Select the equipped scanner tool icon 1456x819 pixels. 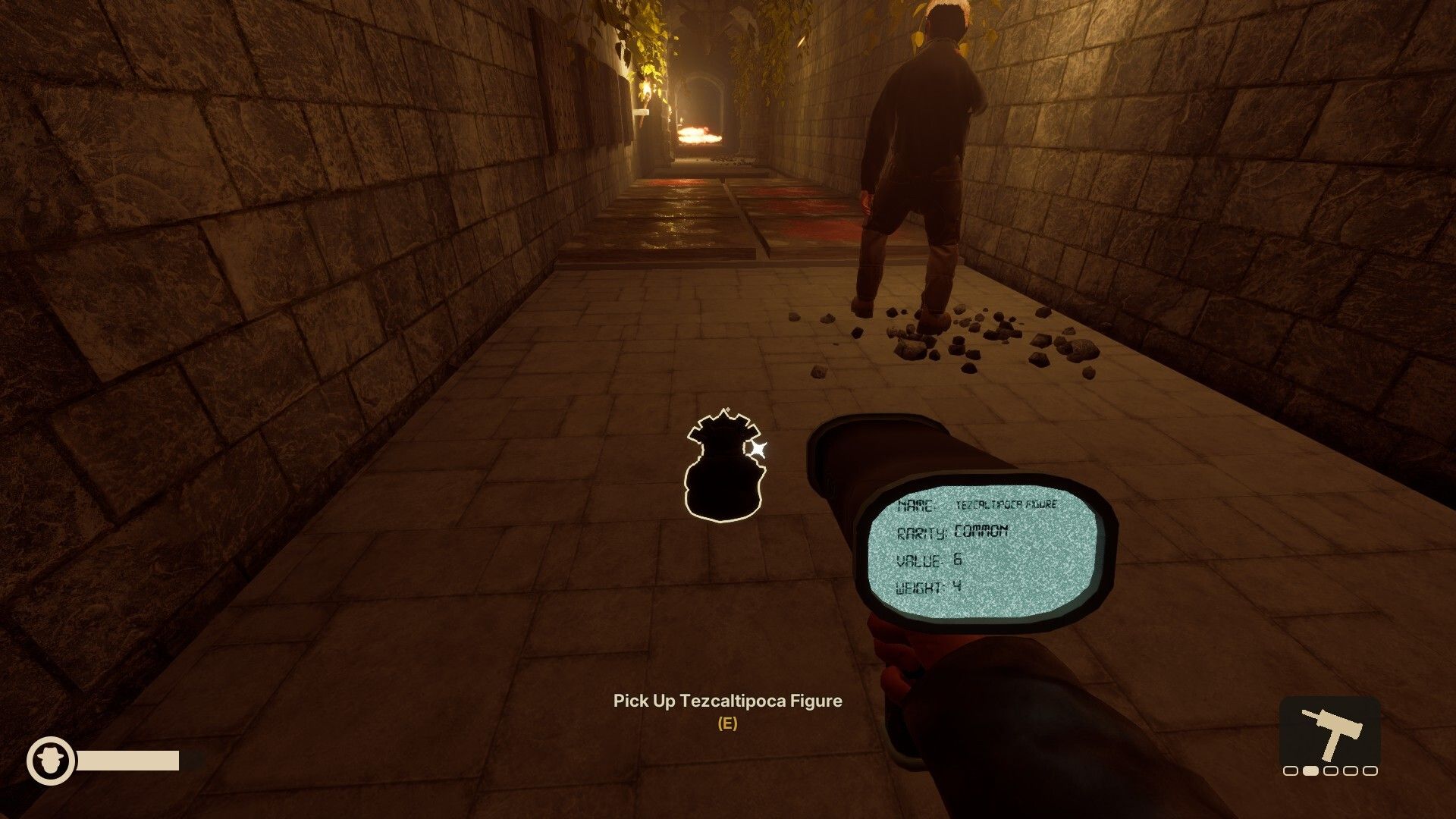(1329, 733)
